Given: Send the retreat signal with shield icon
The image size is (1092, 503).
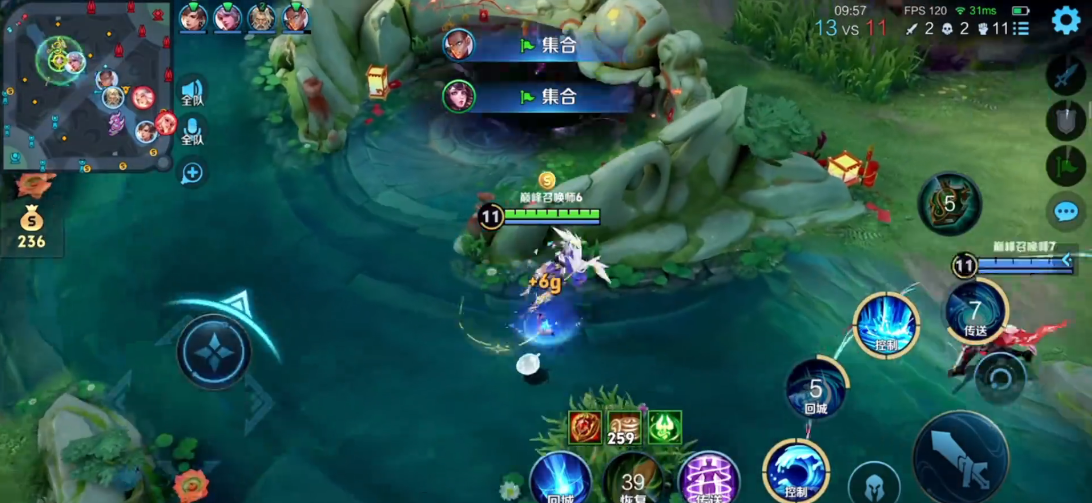Looking at the screenshot, I should [1065, 121].
